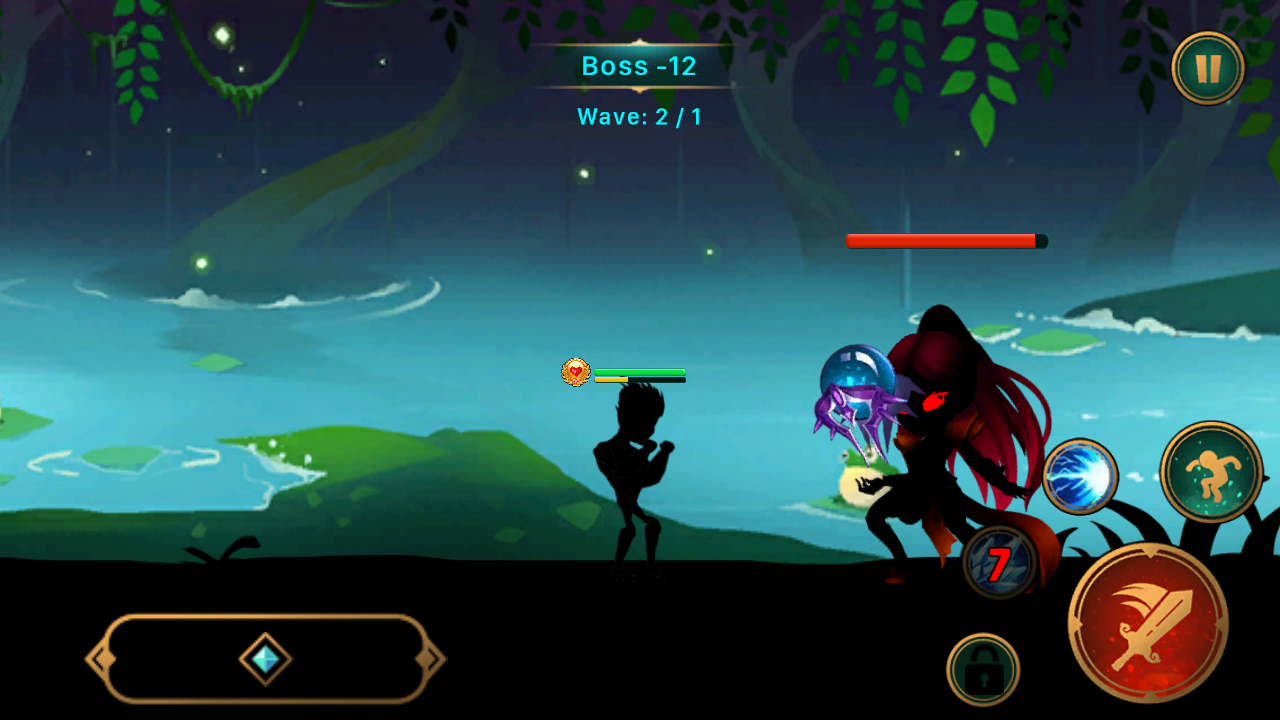Select the locked padlock skill slot
This screenshot has width=1280, height=720.
(983, 670)
